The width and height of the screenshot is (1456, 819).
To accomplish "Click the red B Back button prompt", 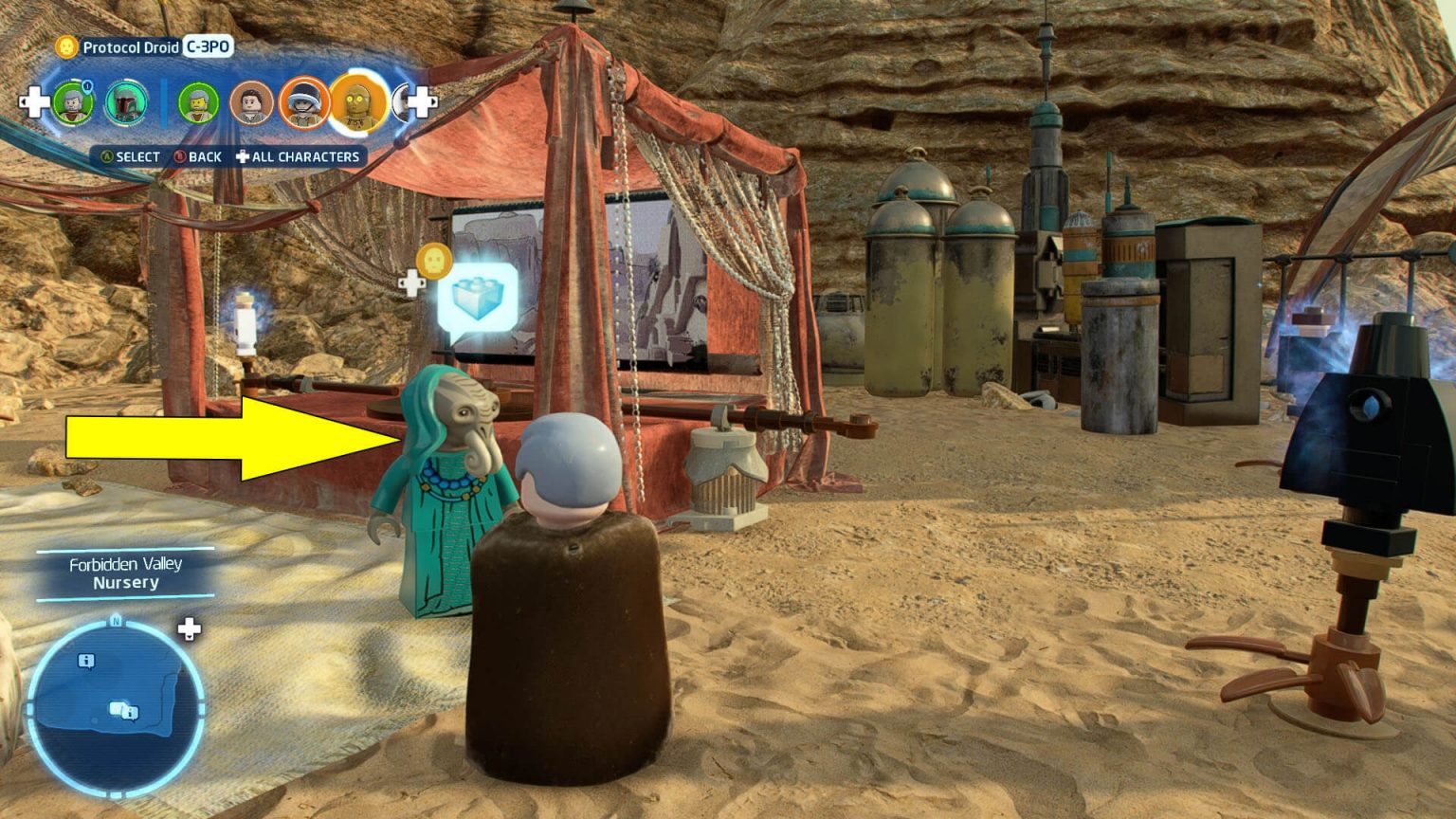I will [182, 156].
